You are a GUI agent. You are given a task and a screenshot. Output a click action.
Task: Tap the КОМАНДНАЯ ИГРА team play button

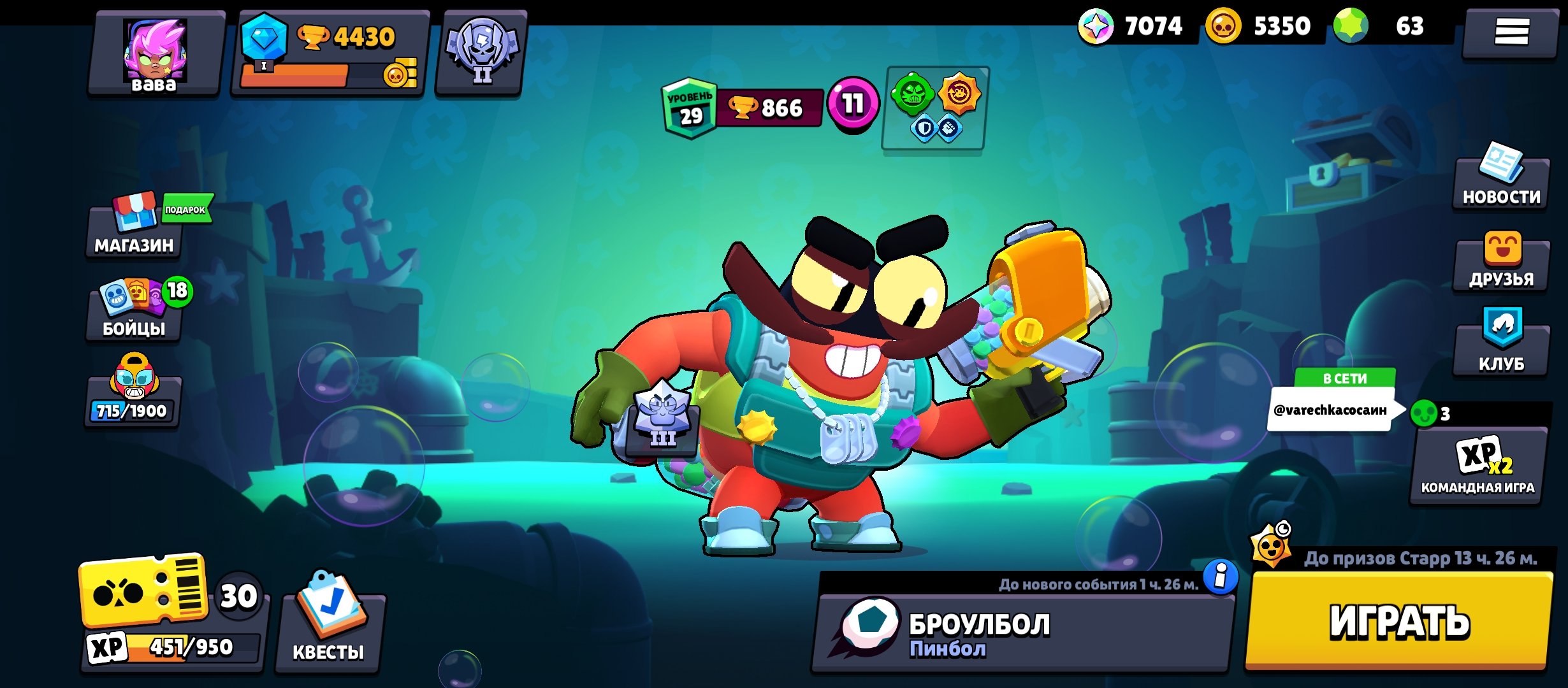point(1479,466)
